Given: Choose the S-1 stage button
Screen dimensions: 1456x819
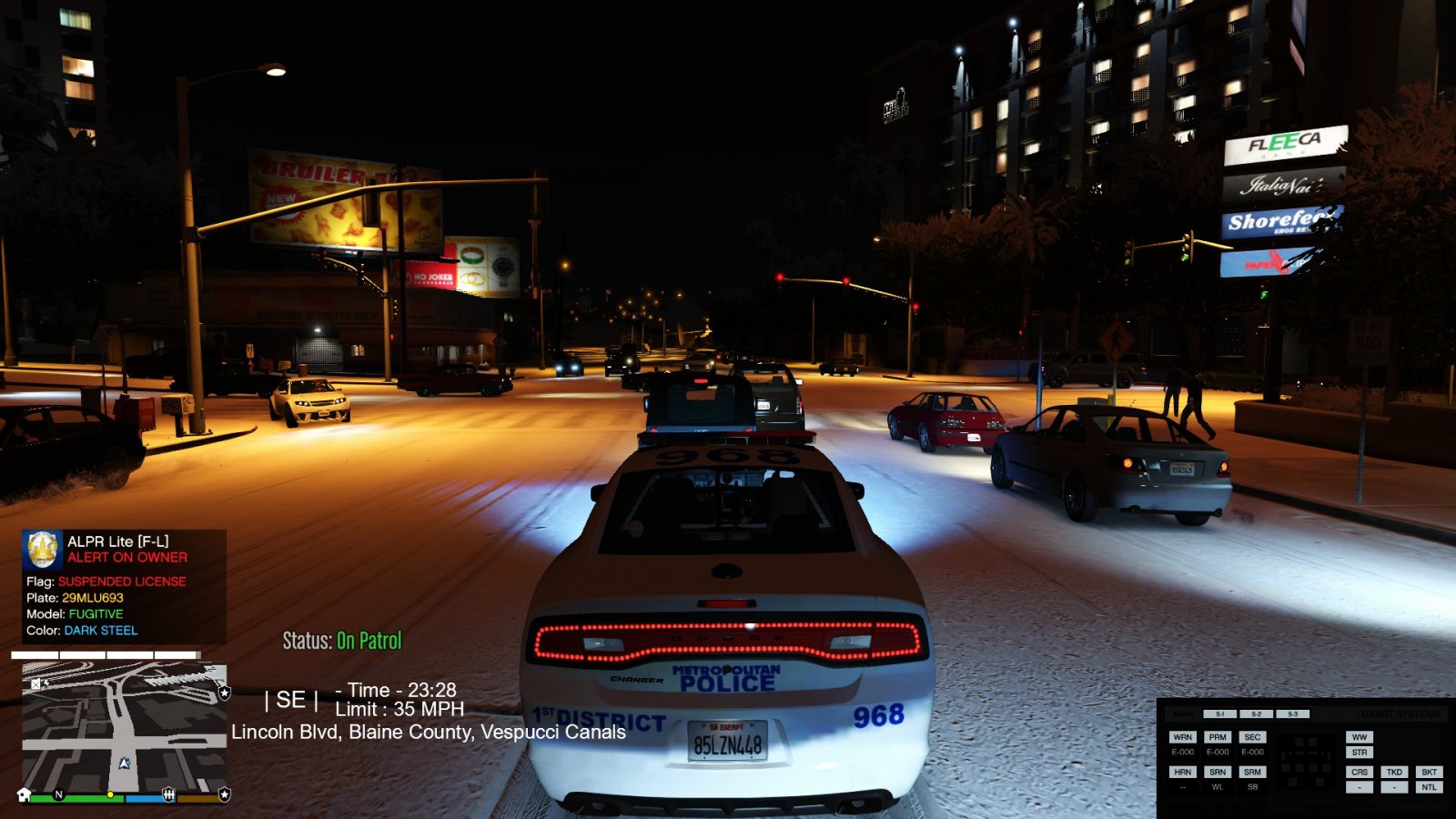Looking at the screenshot, I should click(x=1220, y=714).
